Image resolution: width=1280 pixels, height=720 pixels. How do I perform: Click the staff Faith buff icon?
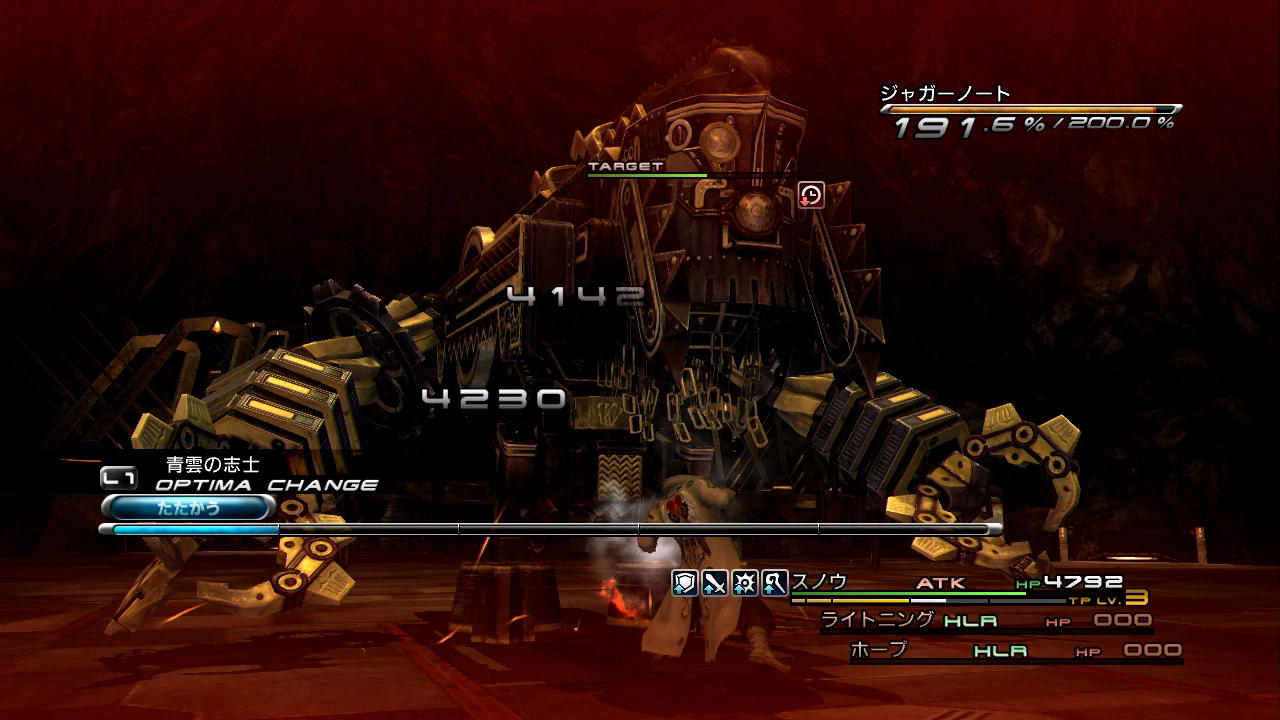pos(774,583)
